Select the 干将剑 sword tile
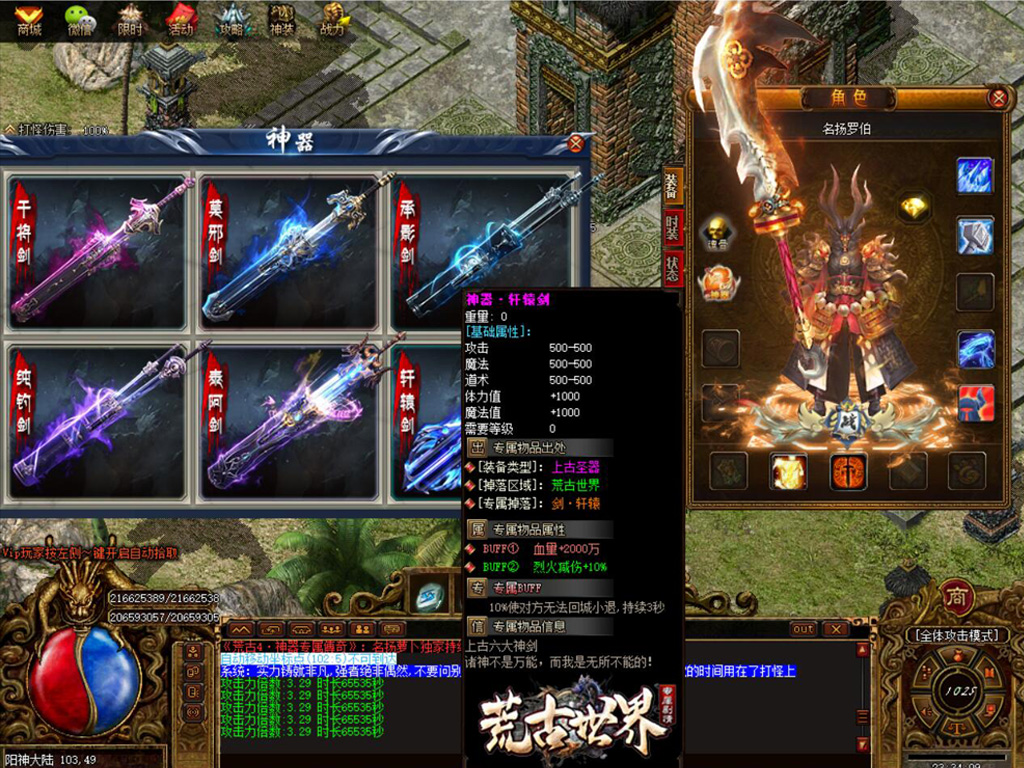This screenshot has width=1024, height=768. [98, 253]
